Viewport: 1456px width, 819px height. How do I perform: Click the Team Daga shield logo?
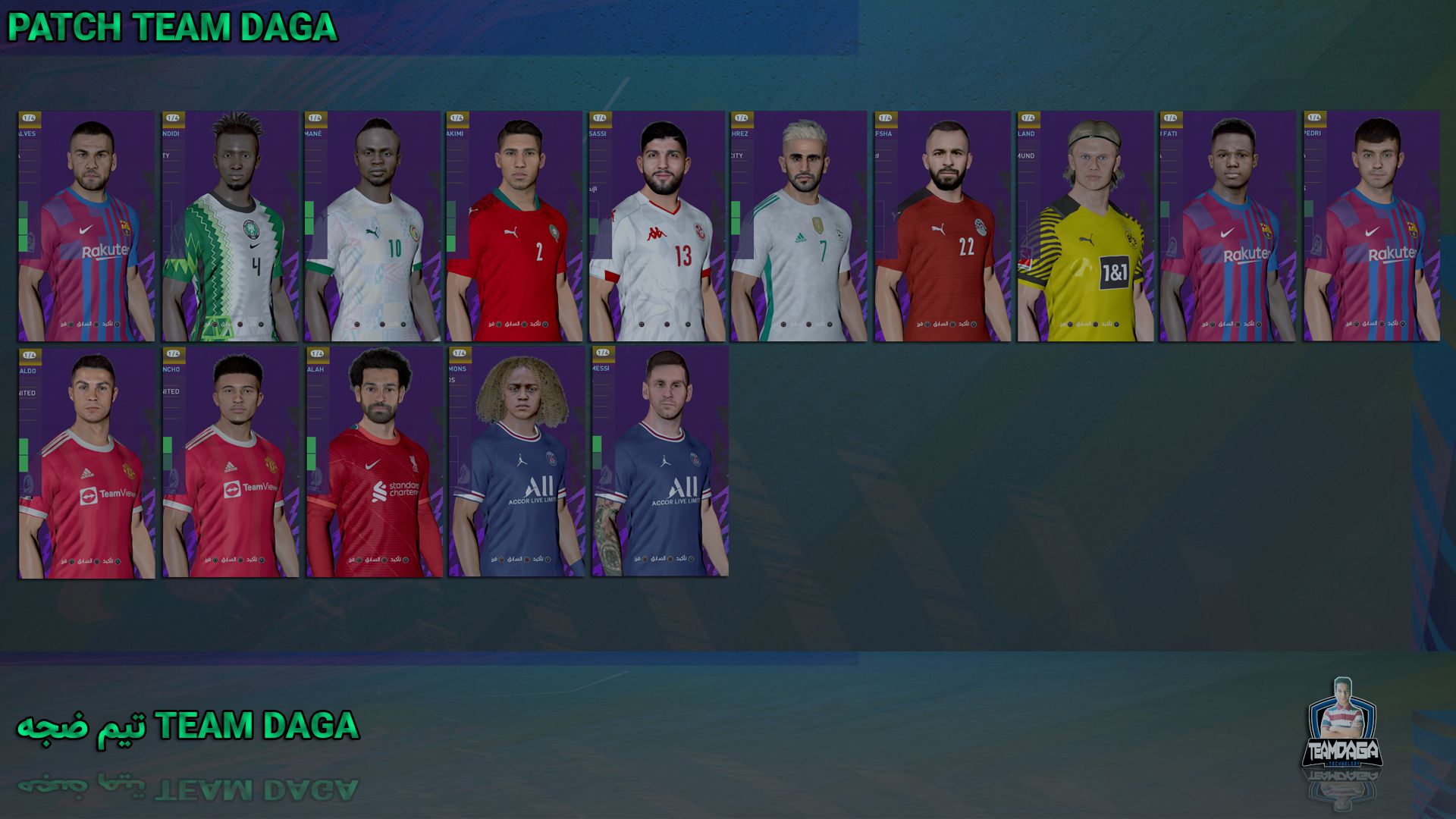point(1342,727)
